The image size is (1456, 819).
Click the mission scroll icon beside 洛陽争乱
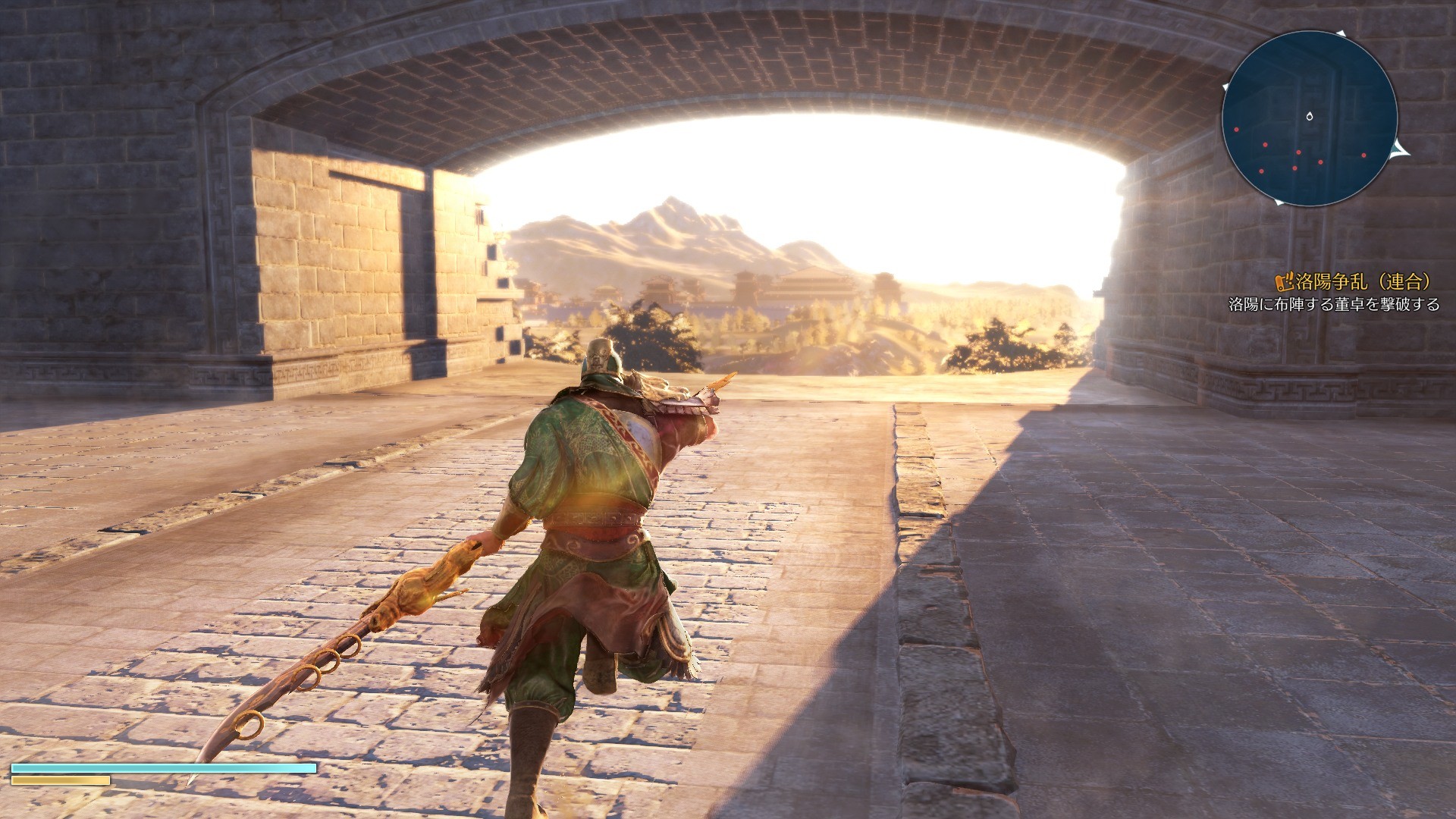[x=1285, y=283]
